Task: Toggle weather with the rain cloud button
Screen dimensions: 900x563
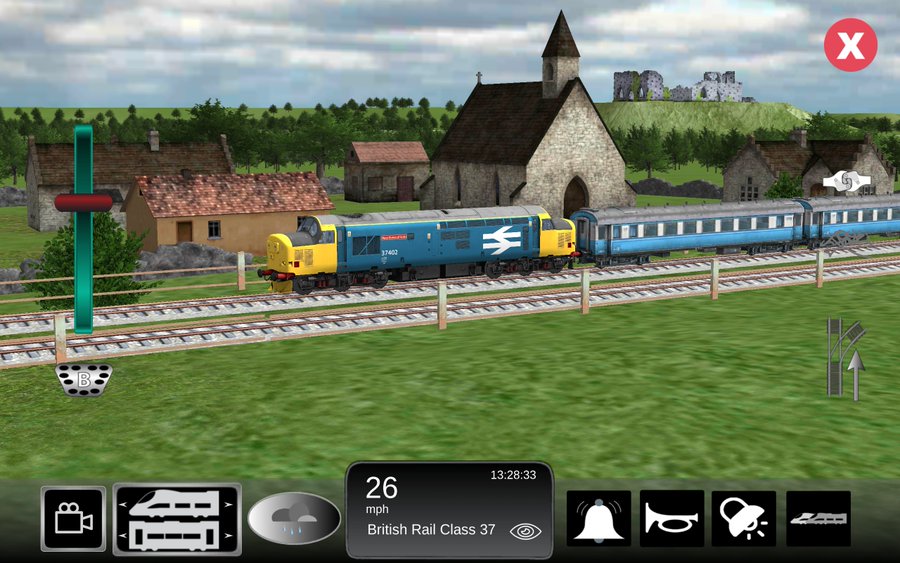Action: coord(294,519)
